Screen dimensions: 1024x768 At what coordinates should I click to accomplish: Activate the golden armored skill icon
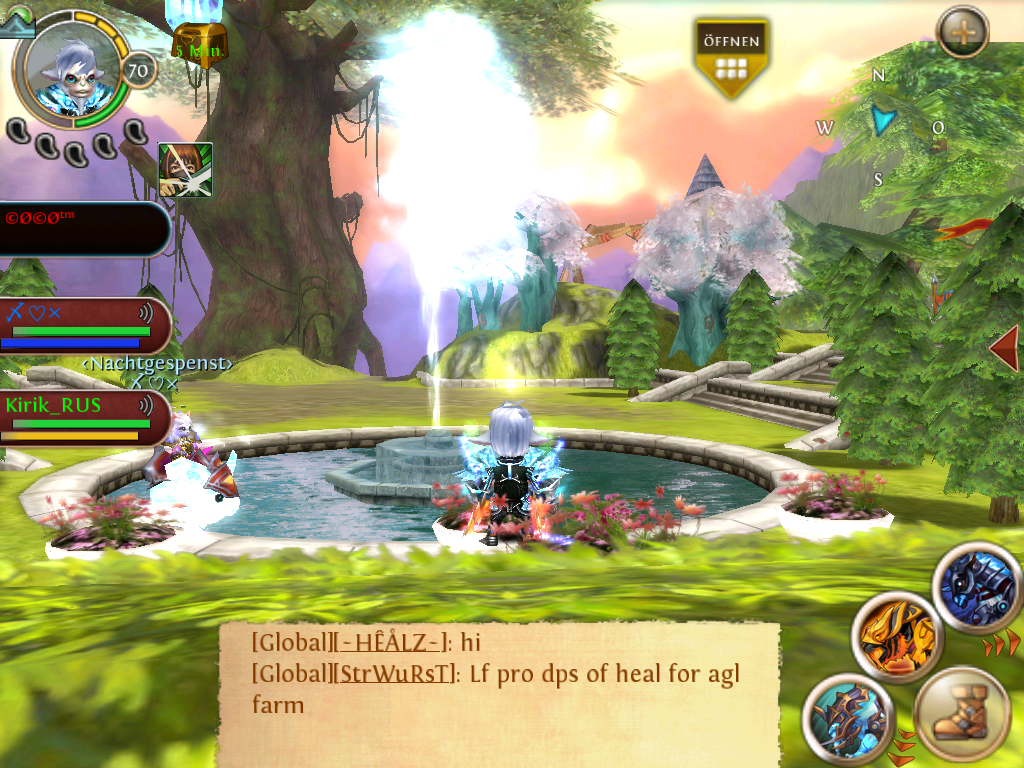point(897,636)
